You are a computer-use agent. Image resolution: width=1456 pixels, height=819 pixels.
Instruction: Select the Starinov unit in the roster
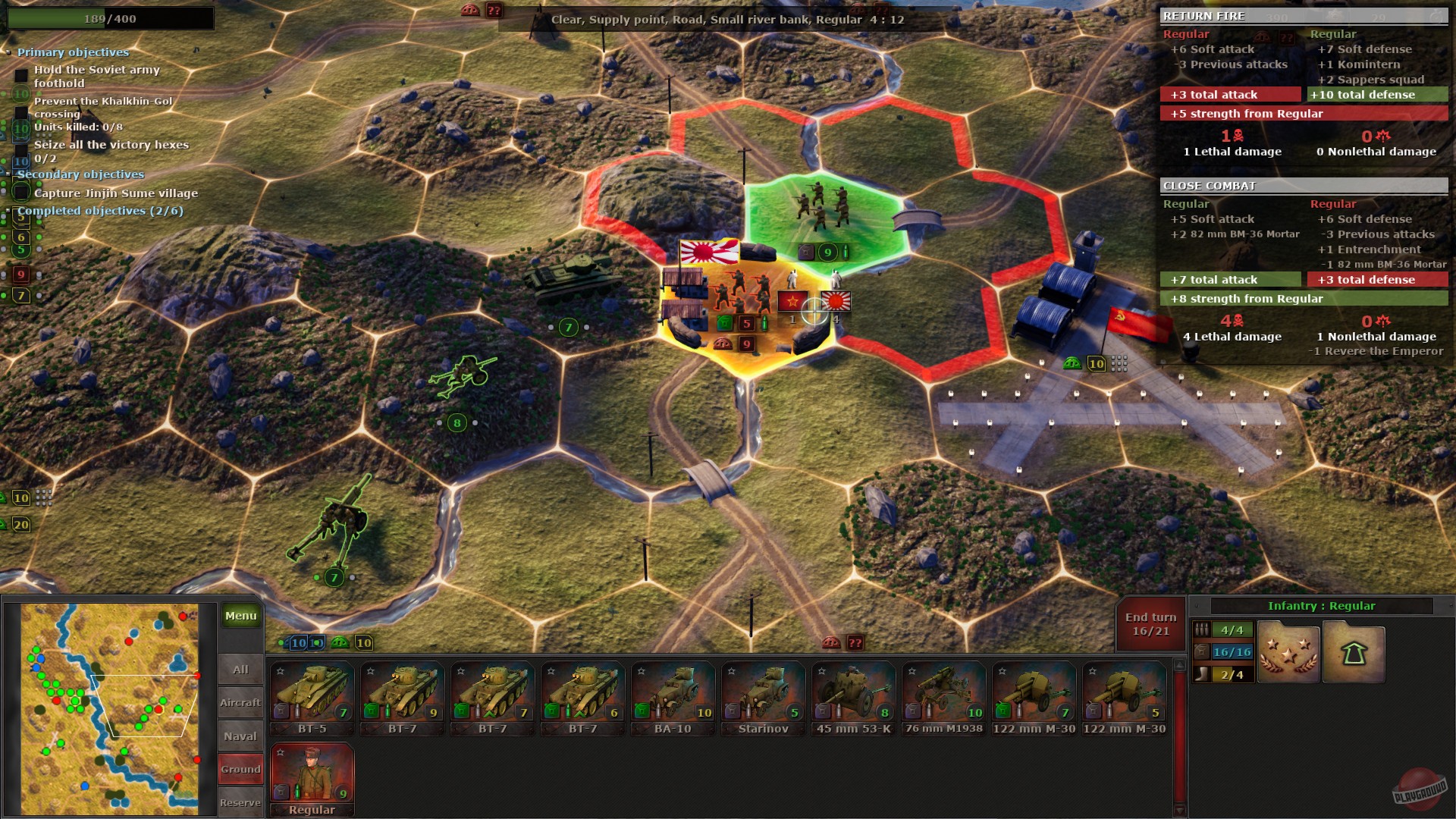click(764, 694)
